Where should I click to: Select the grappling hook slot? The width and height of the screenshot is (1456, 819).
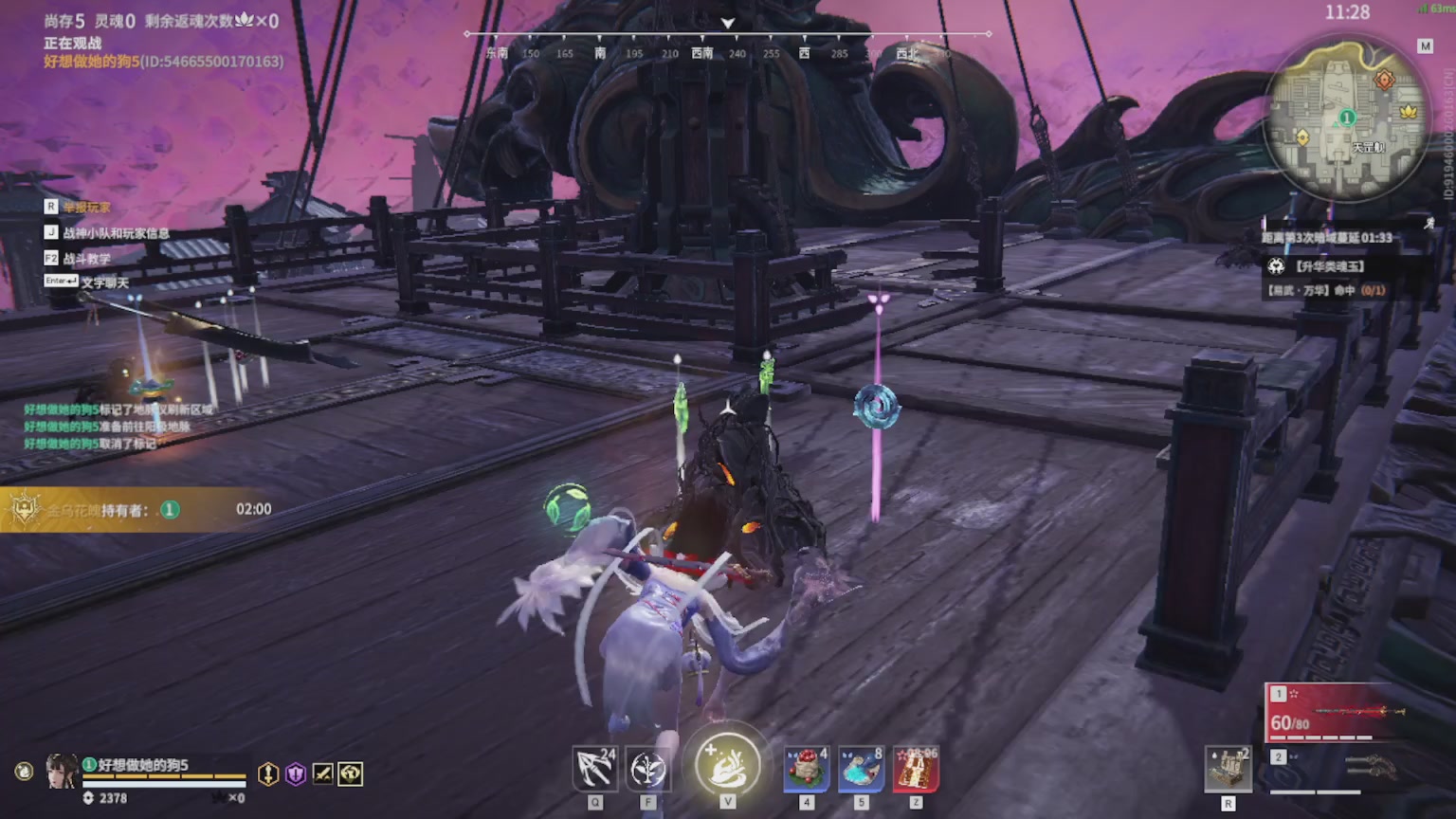tap(595, 769)
